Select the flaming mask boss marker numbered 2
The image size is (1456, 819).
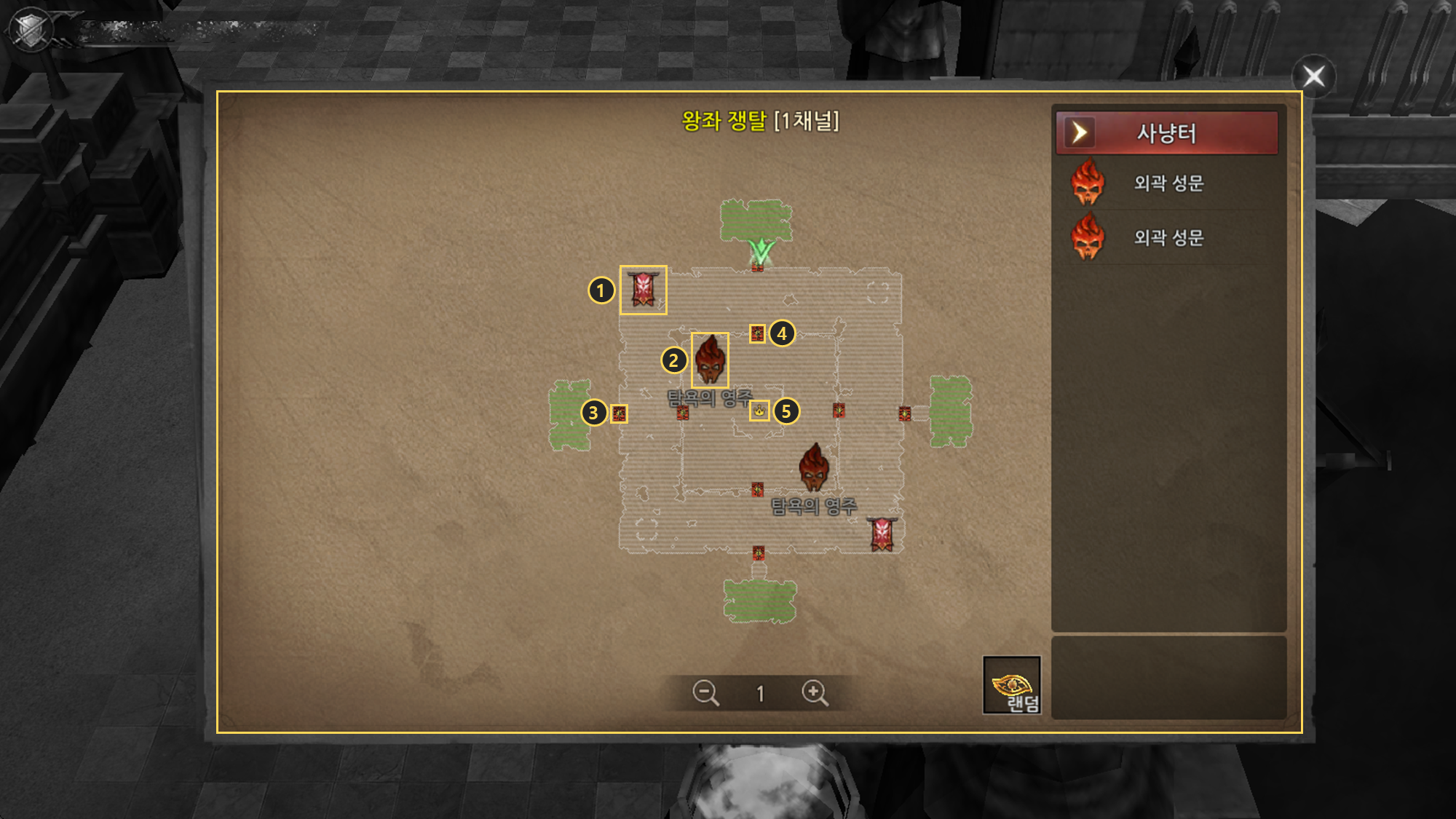click(710, 360)
